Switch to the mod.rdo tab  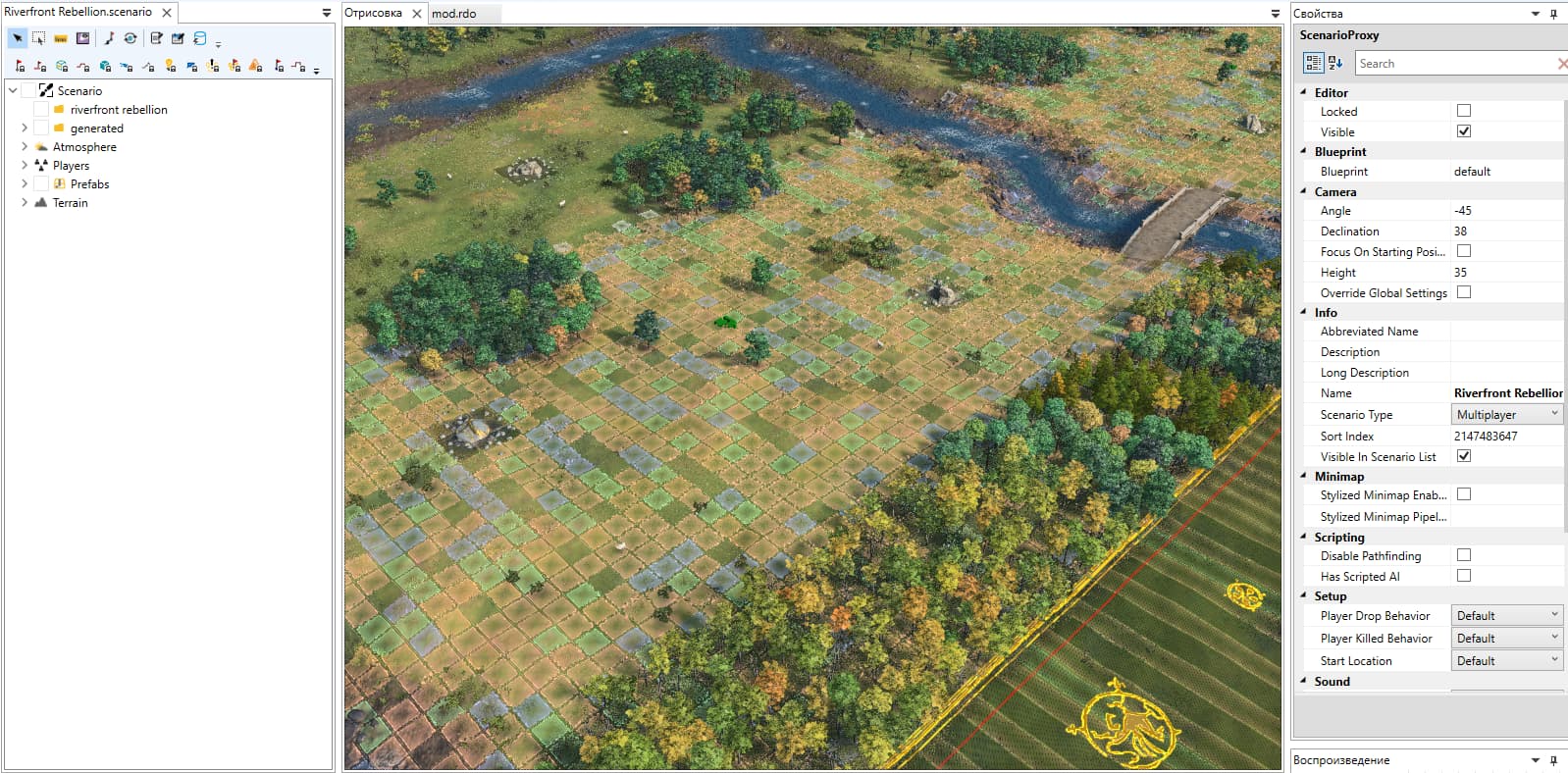tap(456, 14)
